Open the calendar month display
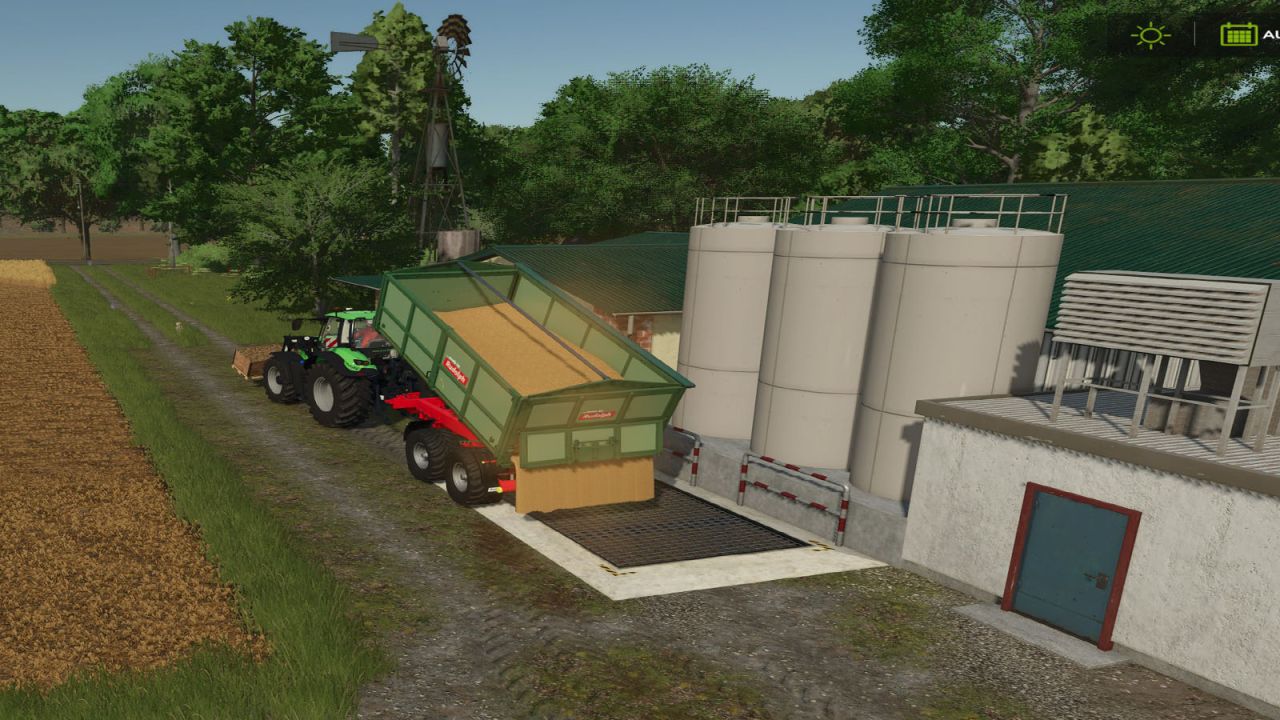This screenshot has width=1280, height=720. coord(1237,35)
